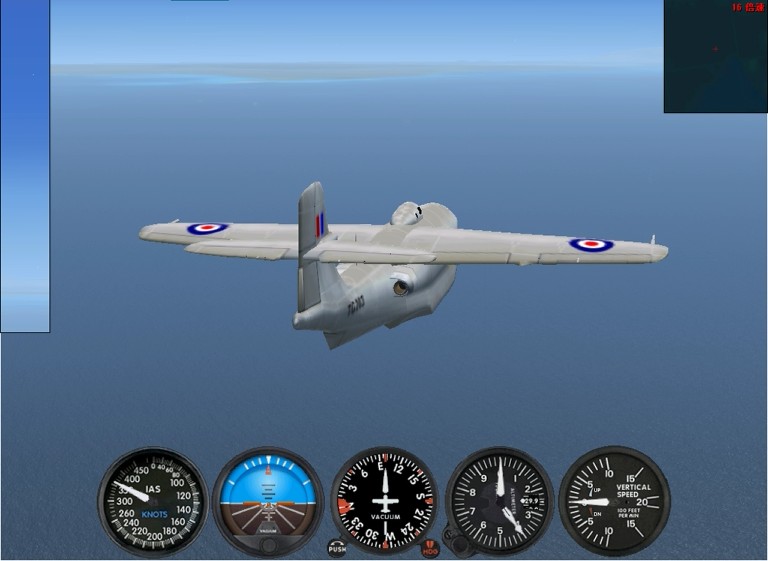Turn the red HDG bug knob

pos(430,548)
